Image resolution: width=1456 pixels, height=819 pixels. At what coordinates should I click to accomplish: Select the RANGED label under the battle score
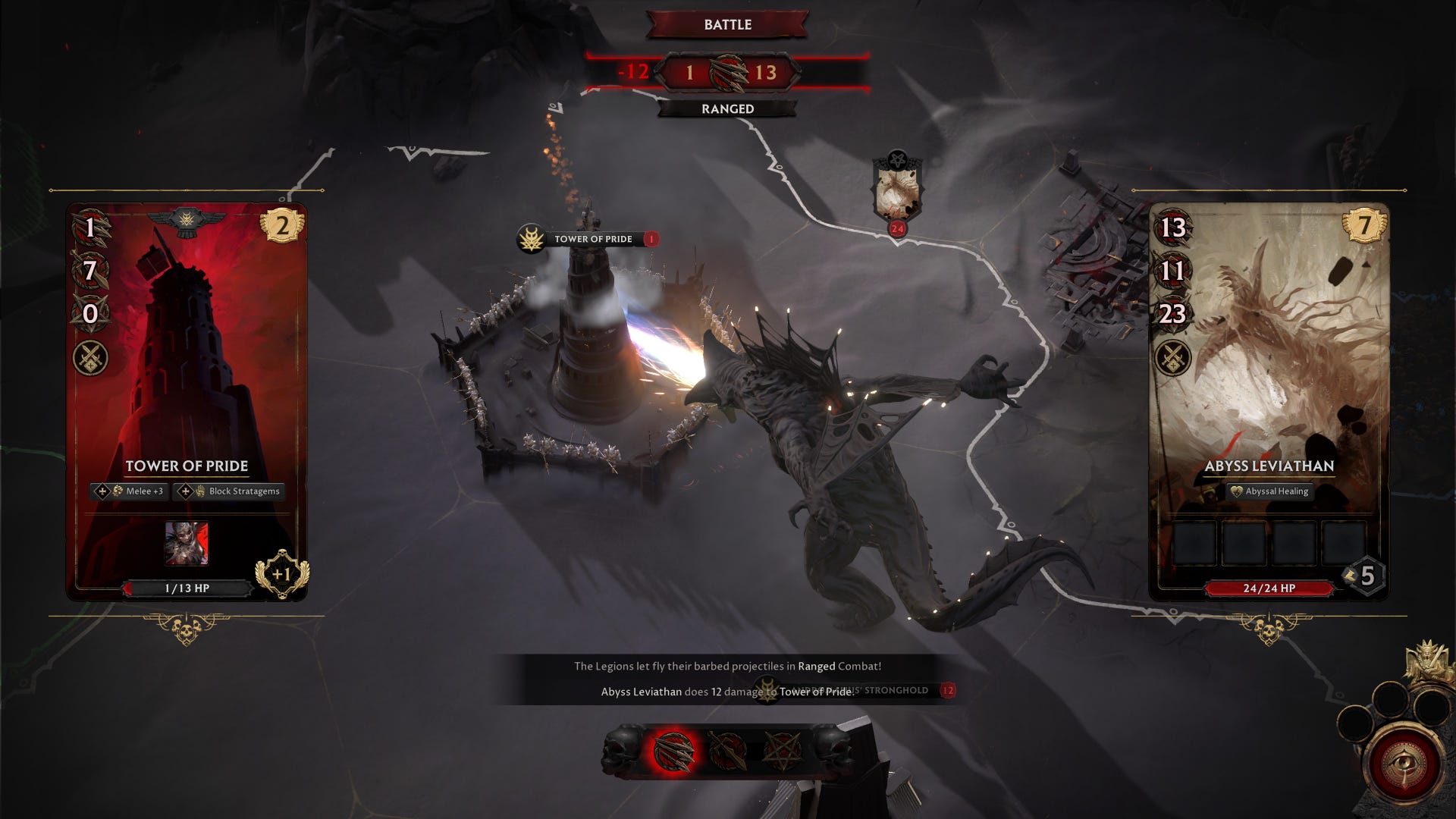click(727, 108)
